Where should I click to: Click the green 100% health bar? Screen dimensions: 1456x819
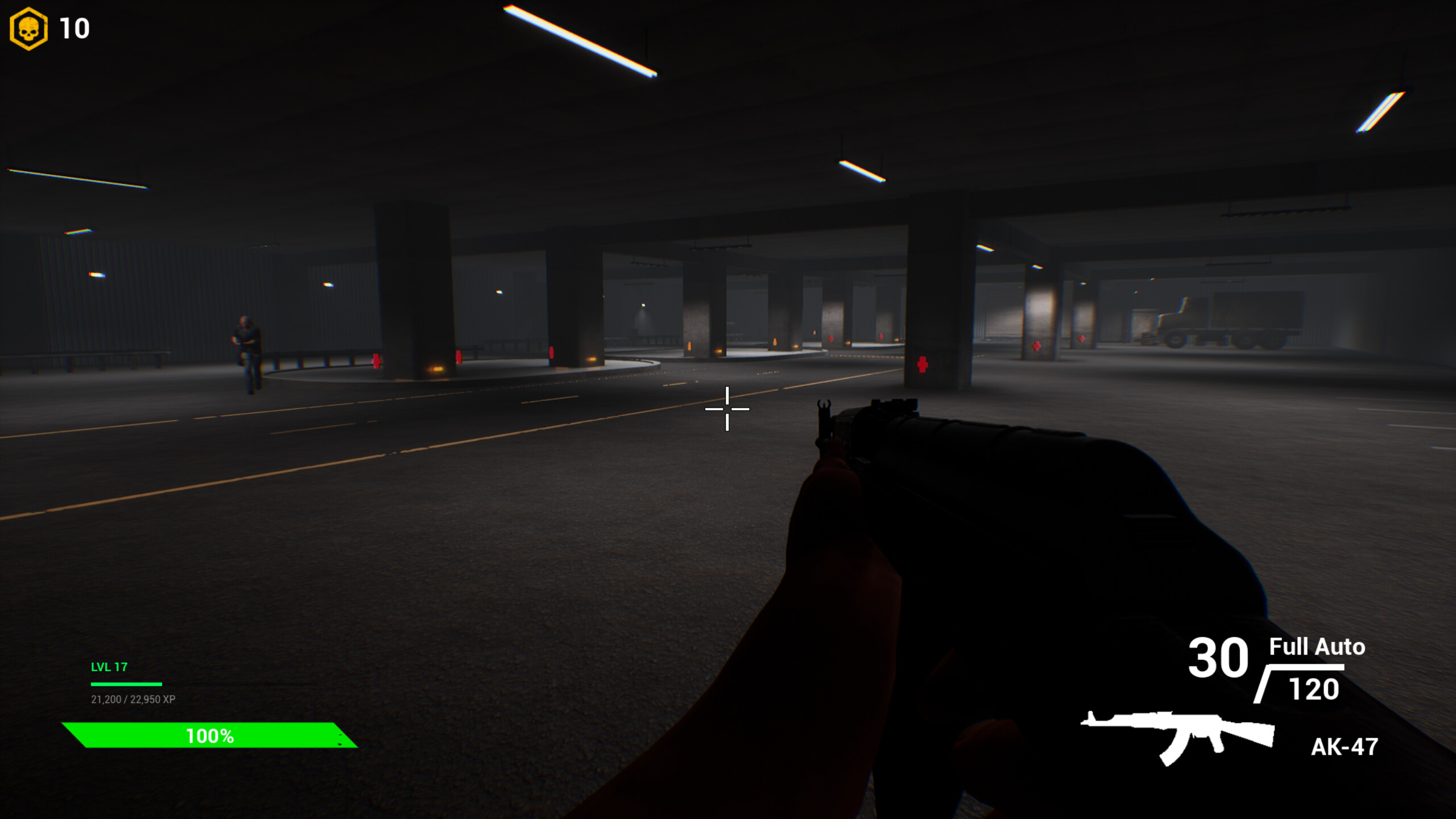coord(209,735)
